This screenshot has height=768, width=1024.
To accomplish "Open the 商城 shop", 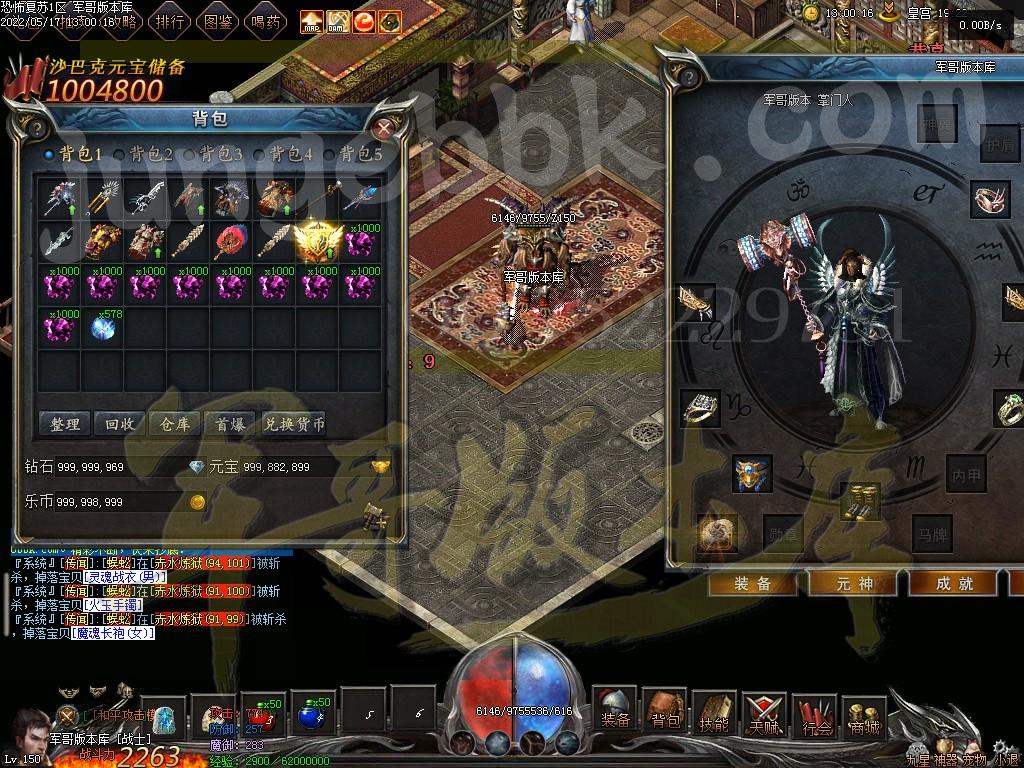I will [x=864, y=713].
